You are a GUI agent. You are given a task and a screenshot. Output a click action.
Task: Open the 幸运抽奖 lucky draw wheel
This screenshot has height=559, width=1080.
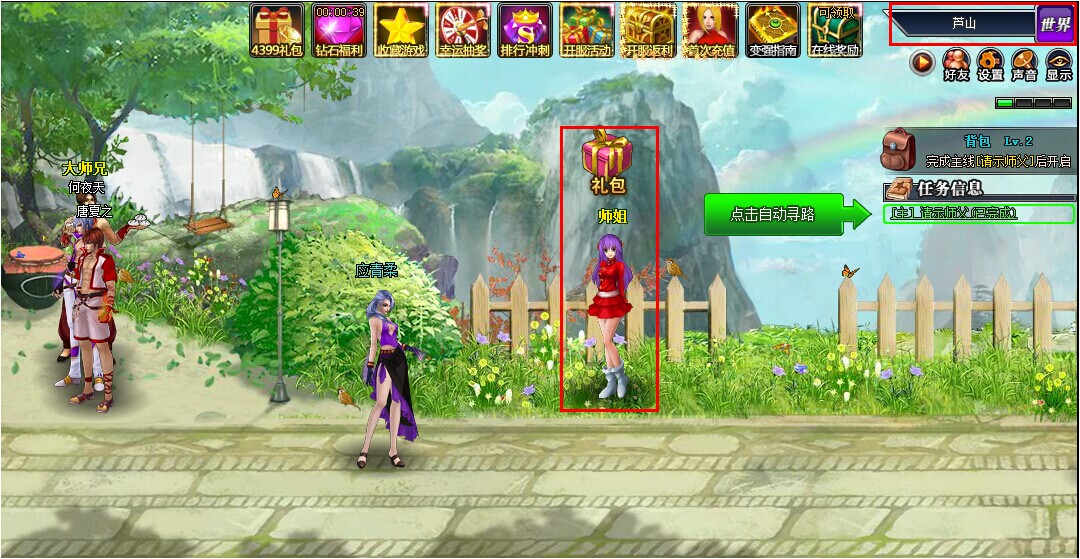tap(463, 29)
